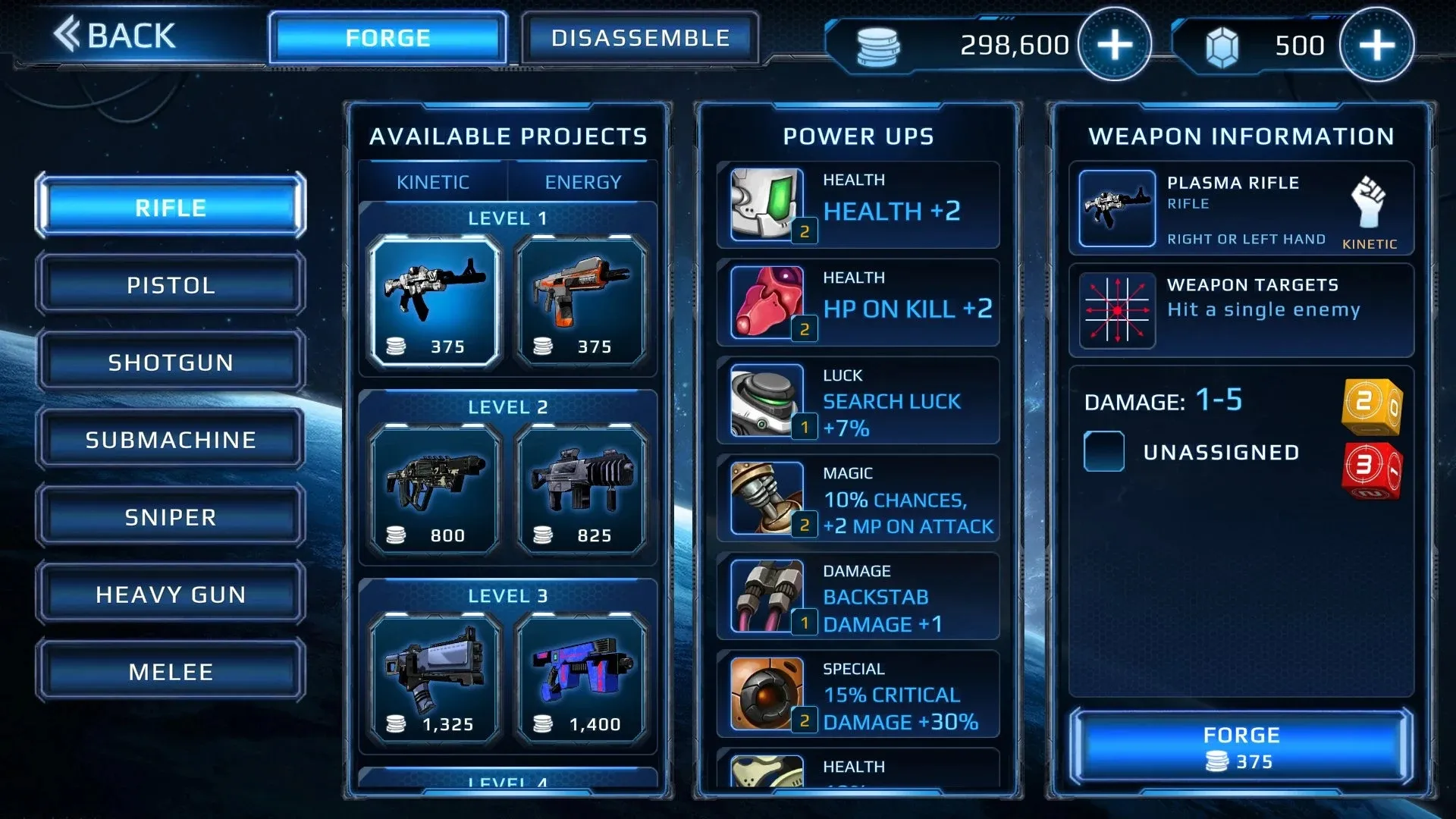Image resolution: width=1456 pixels, height=819 pixels.
Task: Forge the Plasma Rifle for 375
Action: tap(1241, 747)
